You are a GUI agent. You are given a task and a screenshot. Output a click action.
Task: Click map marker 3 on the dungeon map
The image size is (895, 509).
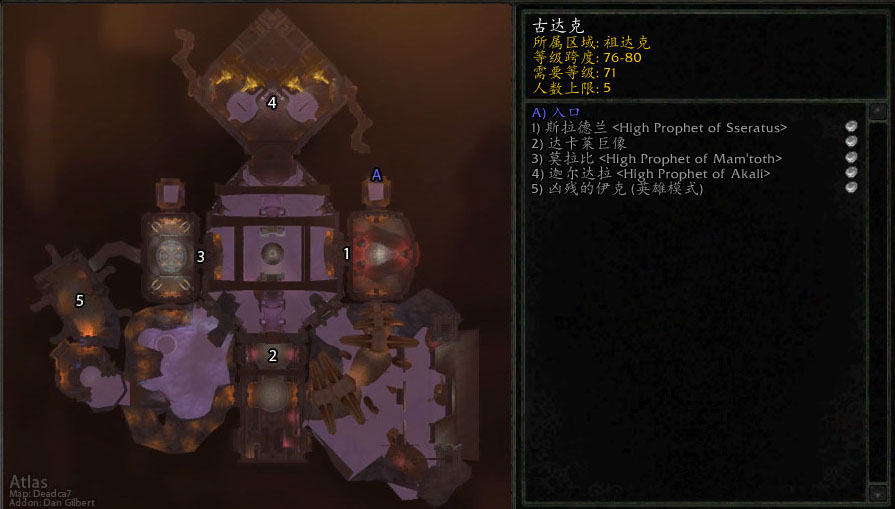click(x=201, y=256)
